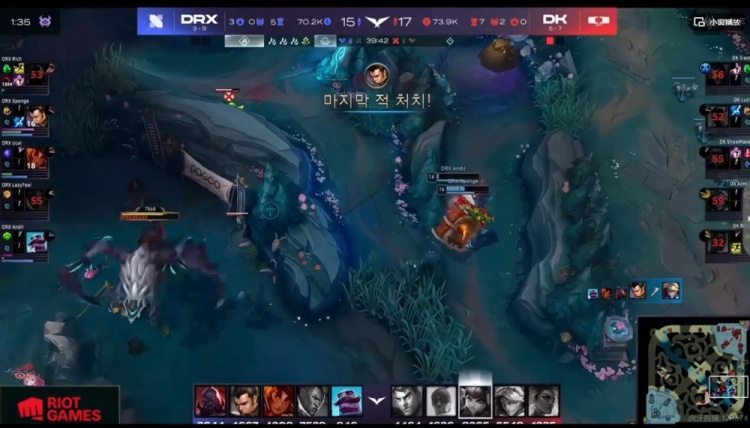Select DK ShowMaker's player panel
Viewport: 750px width, 428px height.
click(x=726, y=158)
